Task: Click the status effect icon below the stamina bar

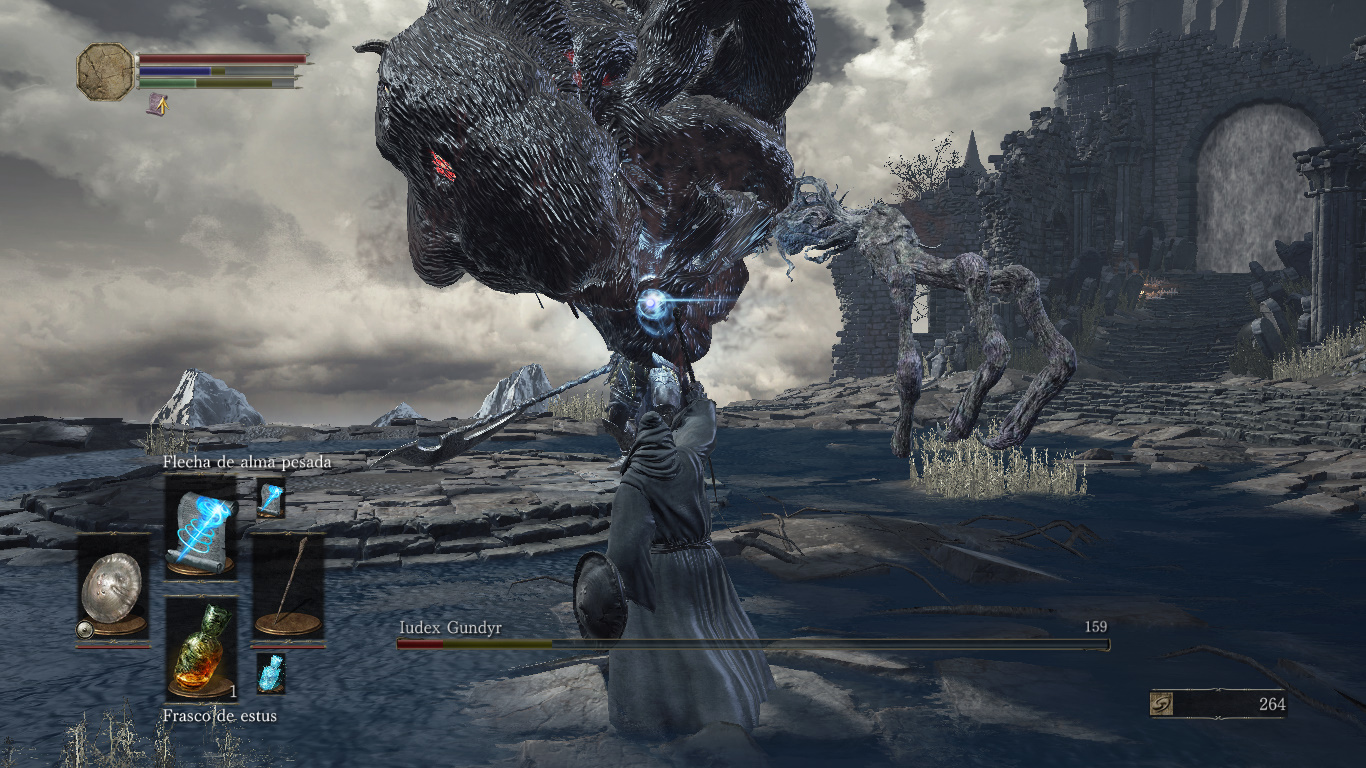Action: 157,104
